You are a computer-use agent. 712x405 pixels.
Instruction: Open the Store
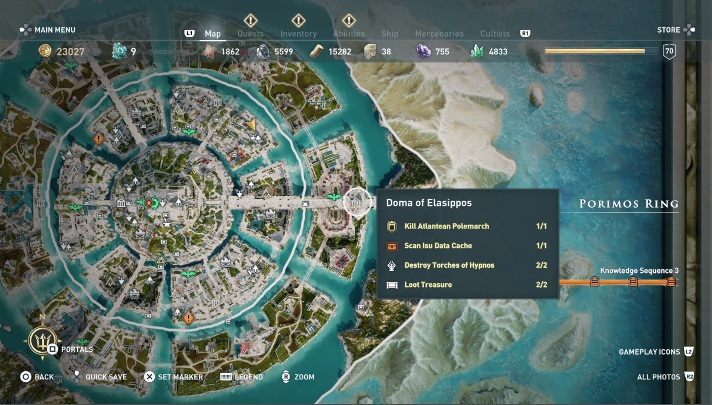pos(669,30)
